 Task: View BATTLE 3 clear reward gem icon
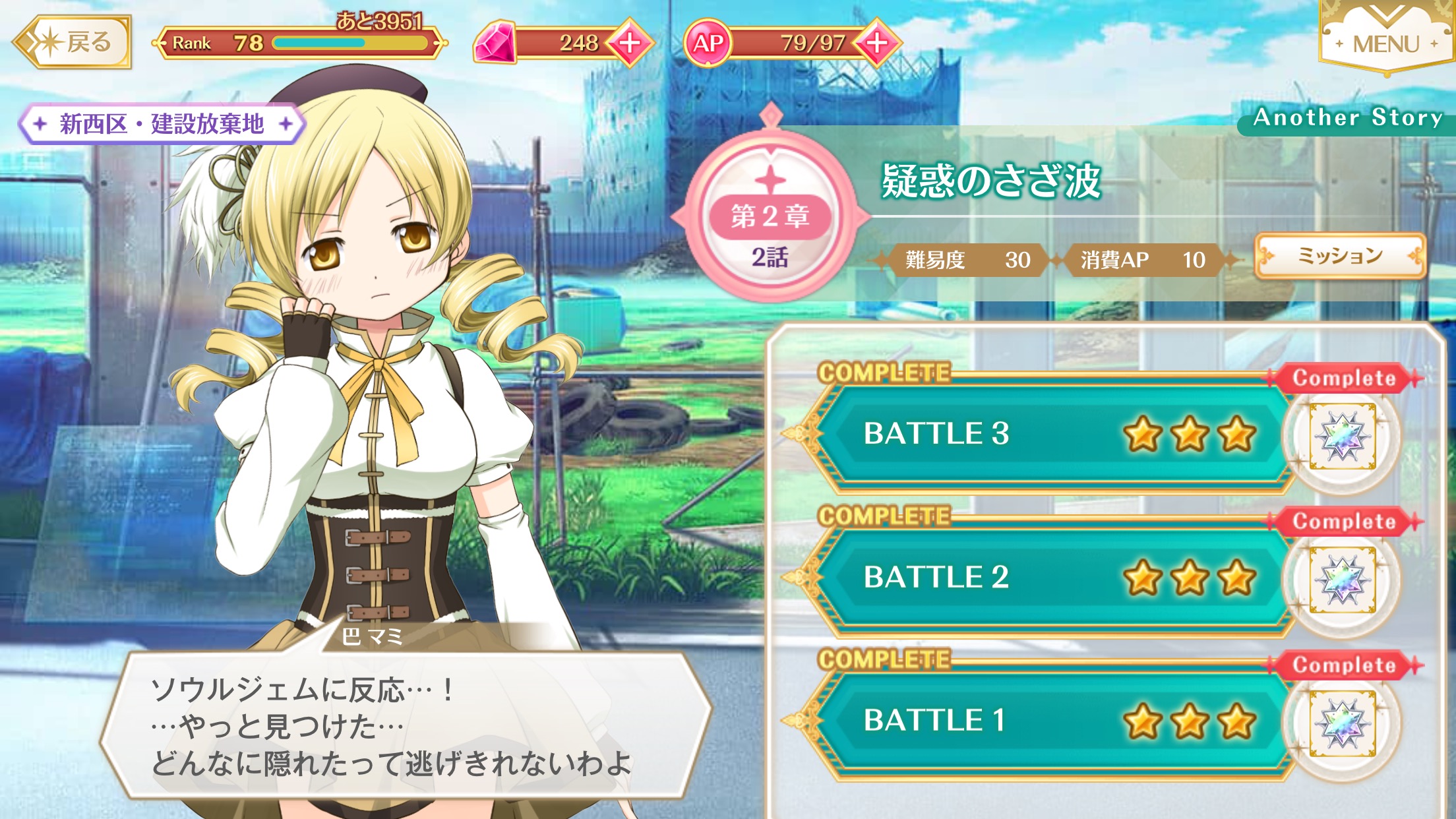point(1343,437)
